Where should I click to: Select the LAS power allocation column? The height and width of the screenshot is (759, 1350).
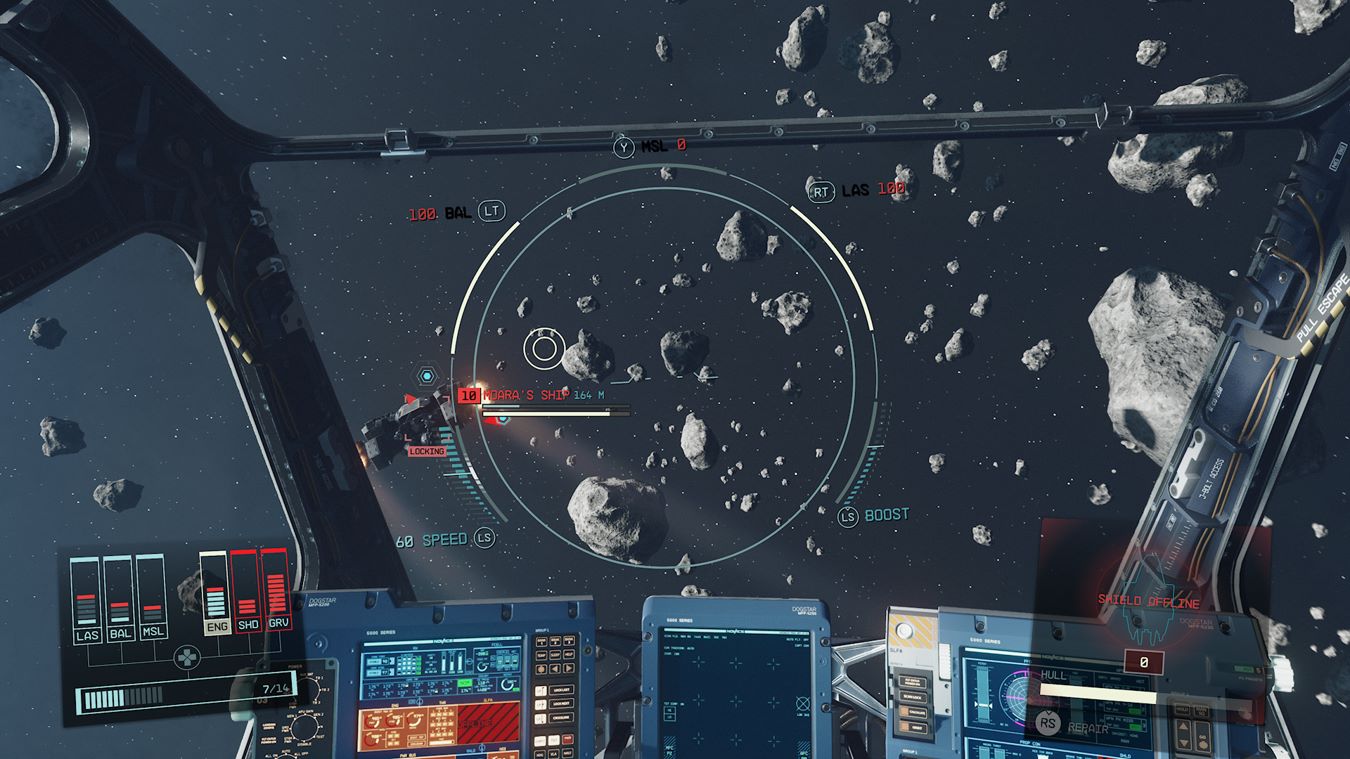click(86, 599)
